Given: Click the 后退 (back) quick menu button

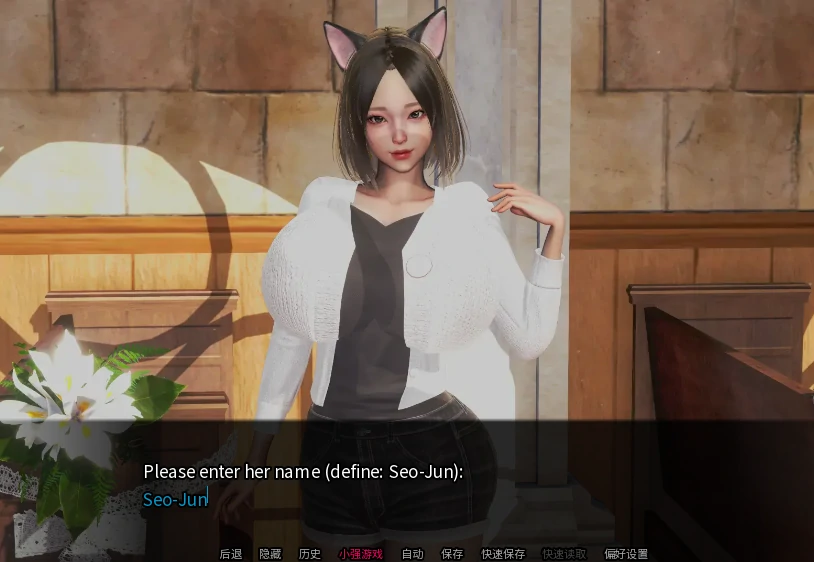Looking at the screenshot, I should 230,554.
